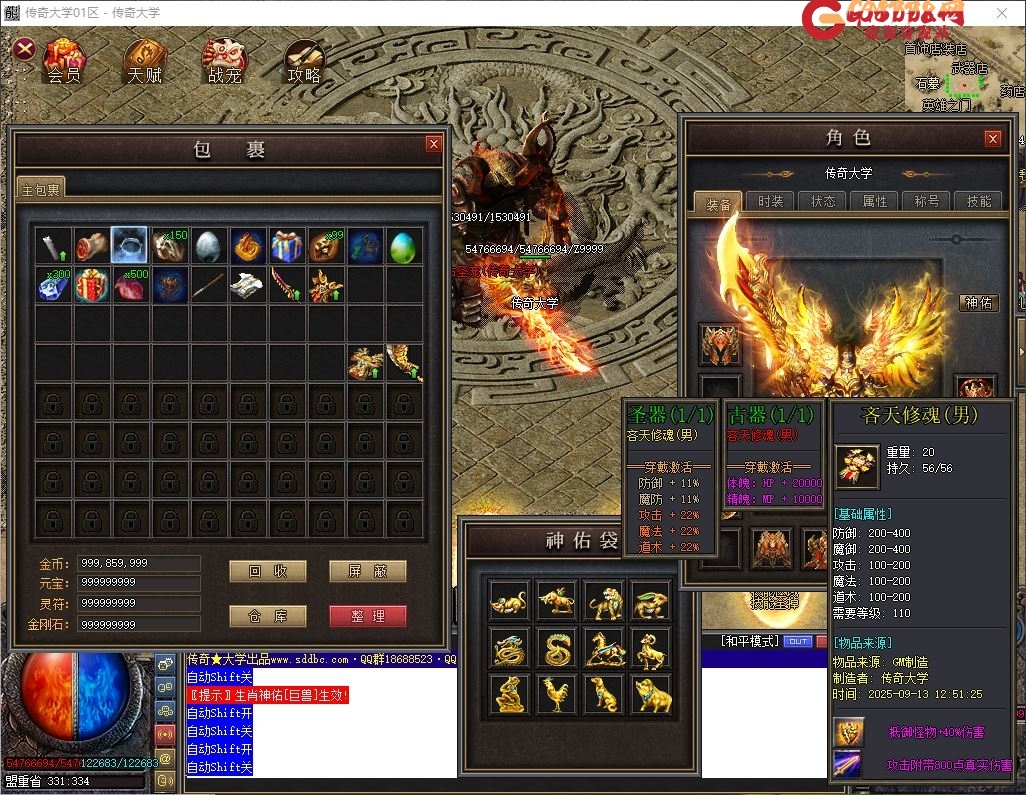Open the 战宠 battle pet menu
Image resolution: width=1026 pixels, height=795 pixels.
click(x=224, y=62)
